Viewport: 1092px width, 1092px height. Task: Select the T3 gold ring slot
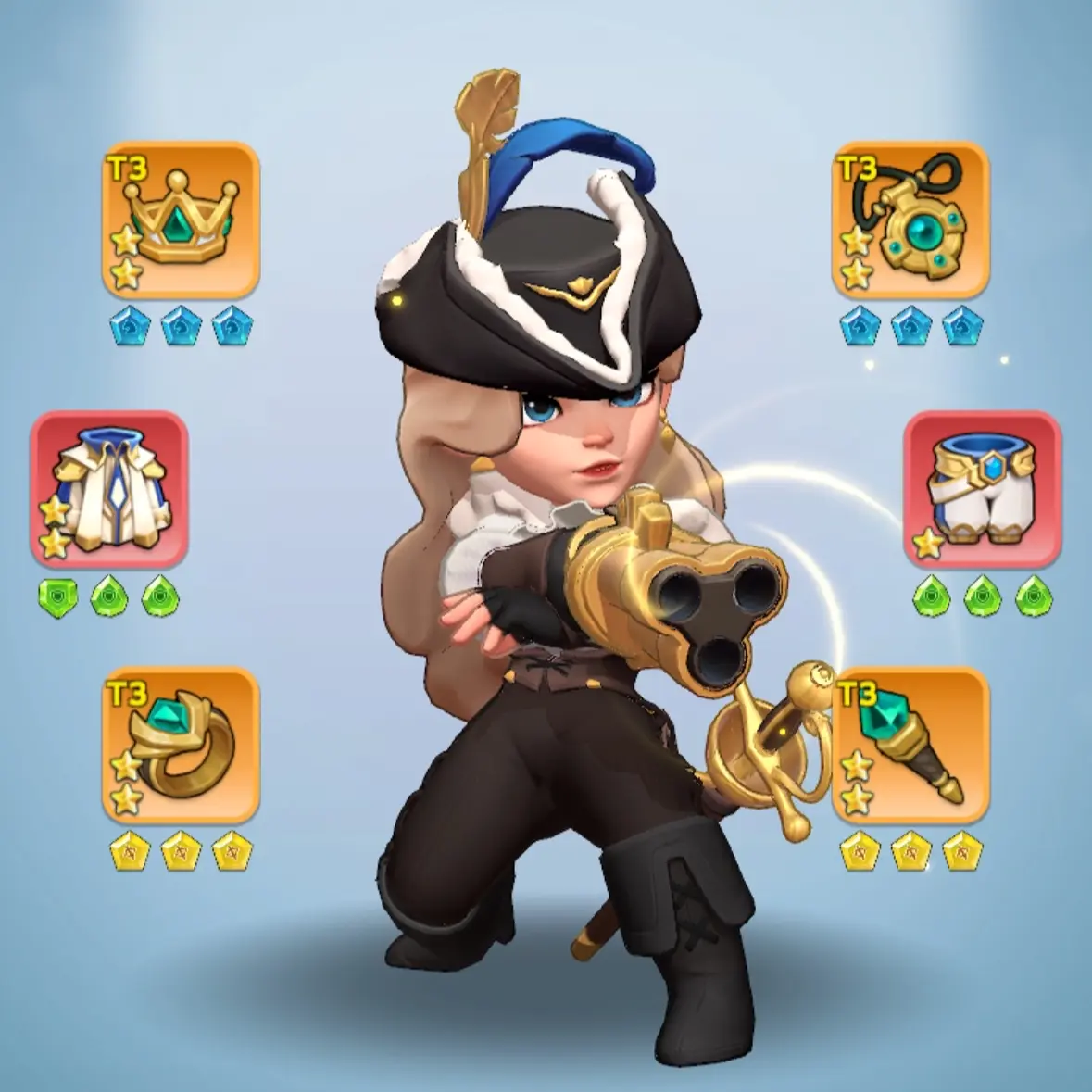181,745
